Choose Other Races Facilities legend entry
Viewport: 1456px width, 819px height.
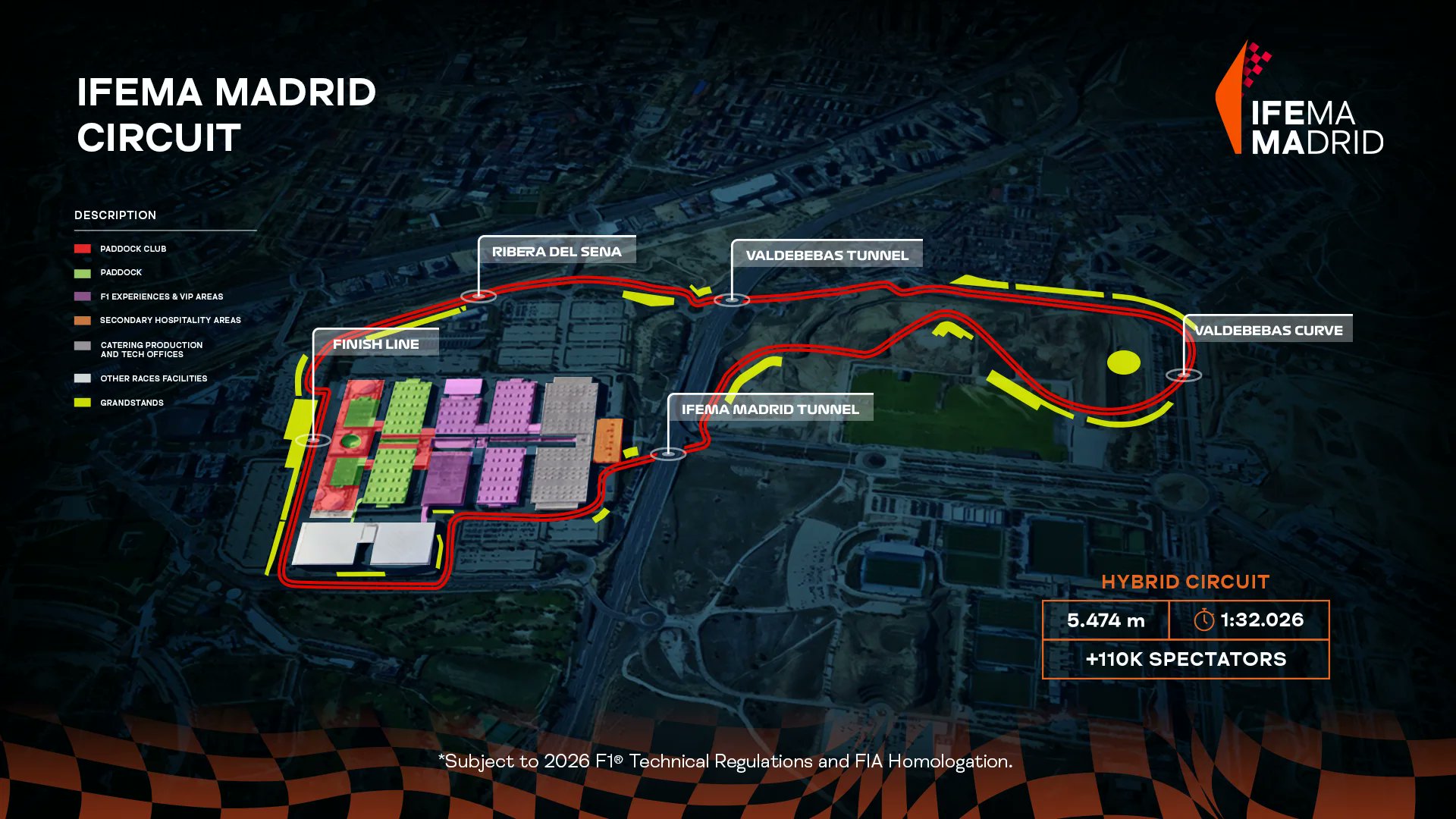point(153,378)
